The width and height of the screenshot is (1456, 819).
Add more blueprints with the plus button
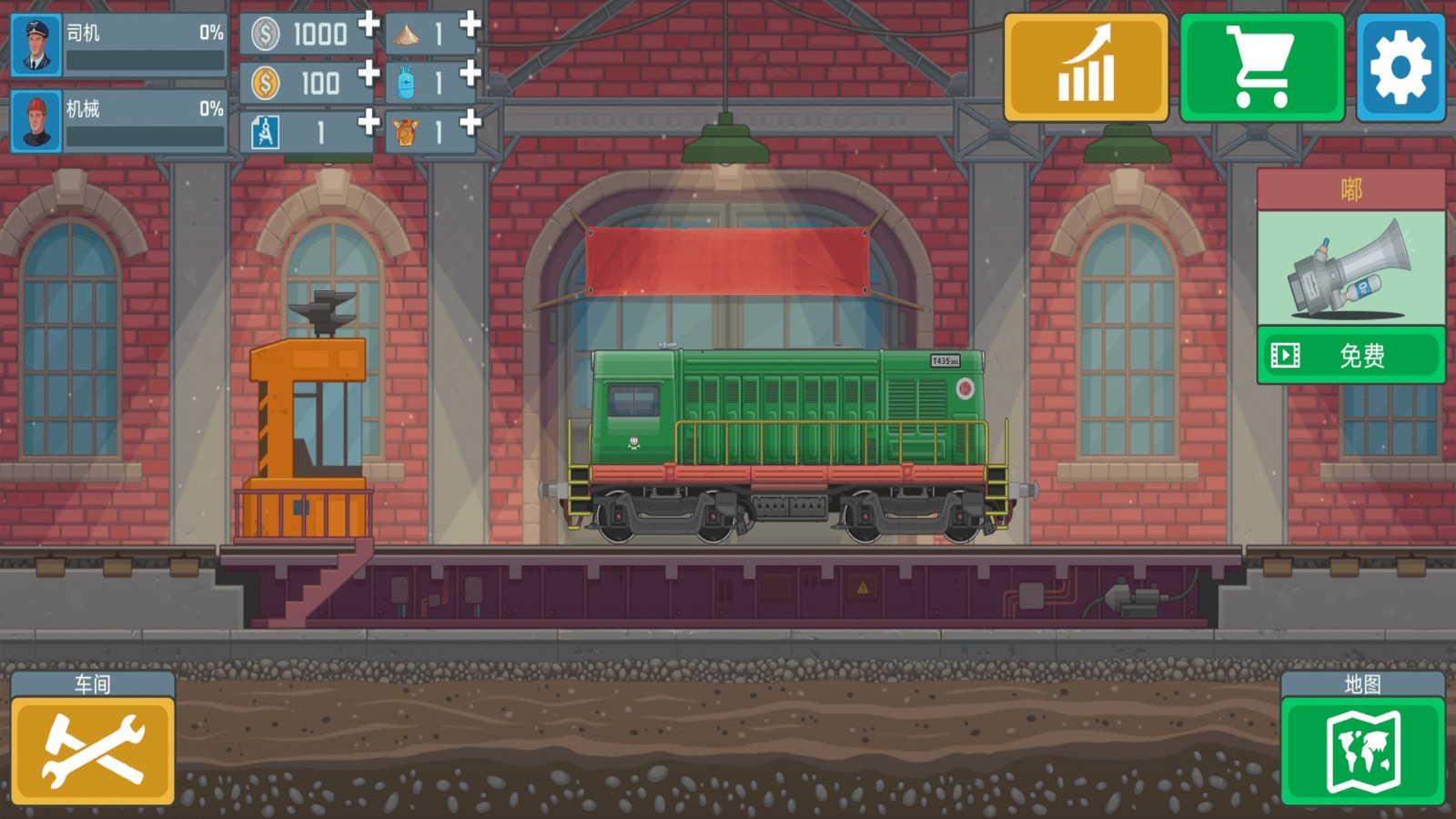pos(369,121)
